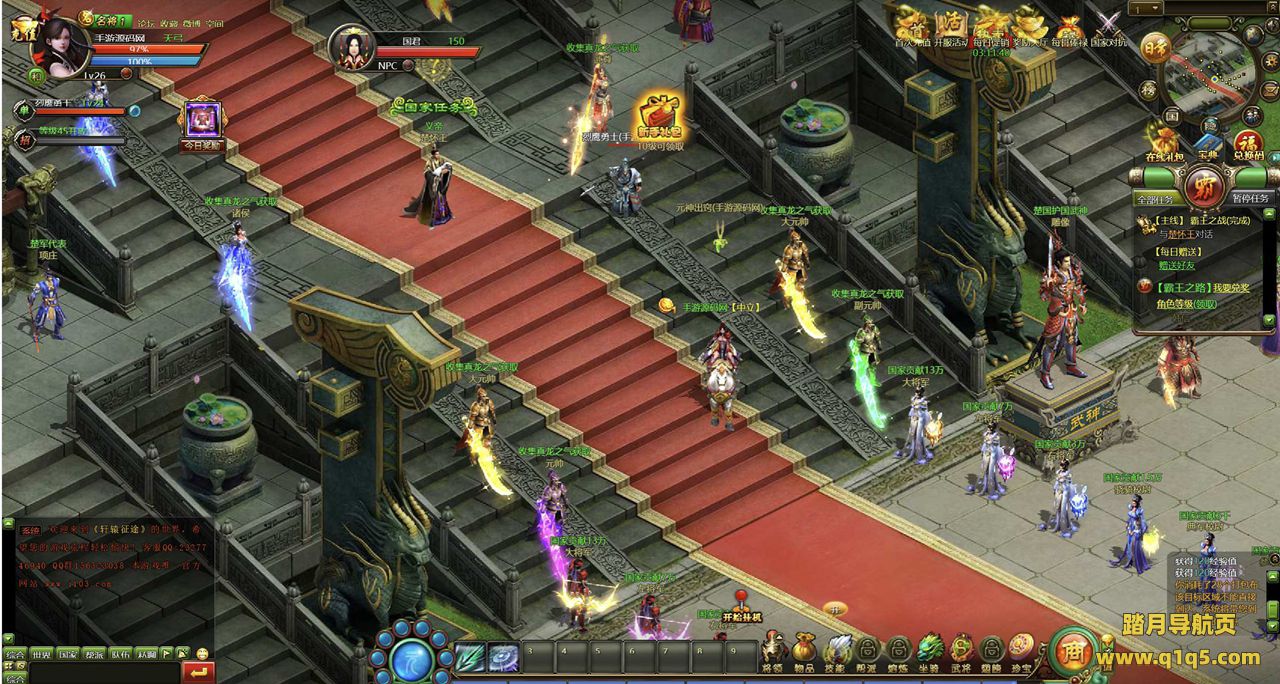Screen dimensions: 1280x684
Task: Open the 日常 daily activities button
Action: [1157, 47]
